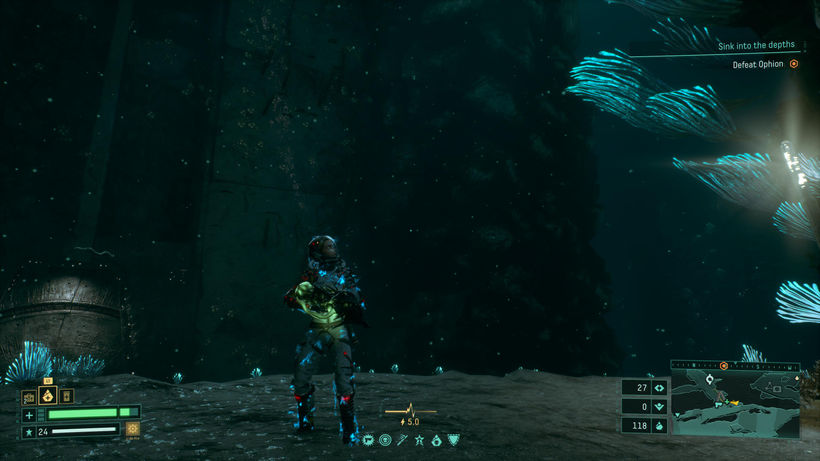Click the diagonal slash buff icon
Viewport: 820px width, 461px height.
click(402, 439)
